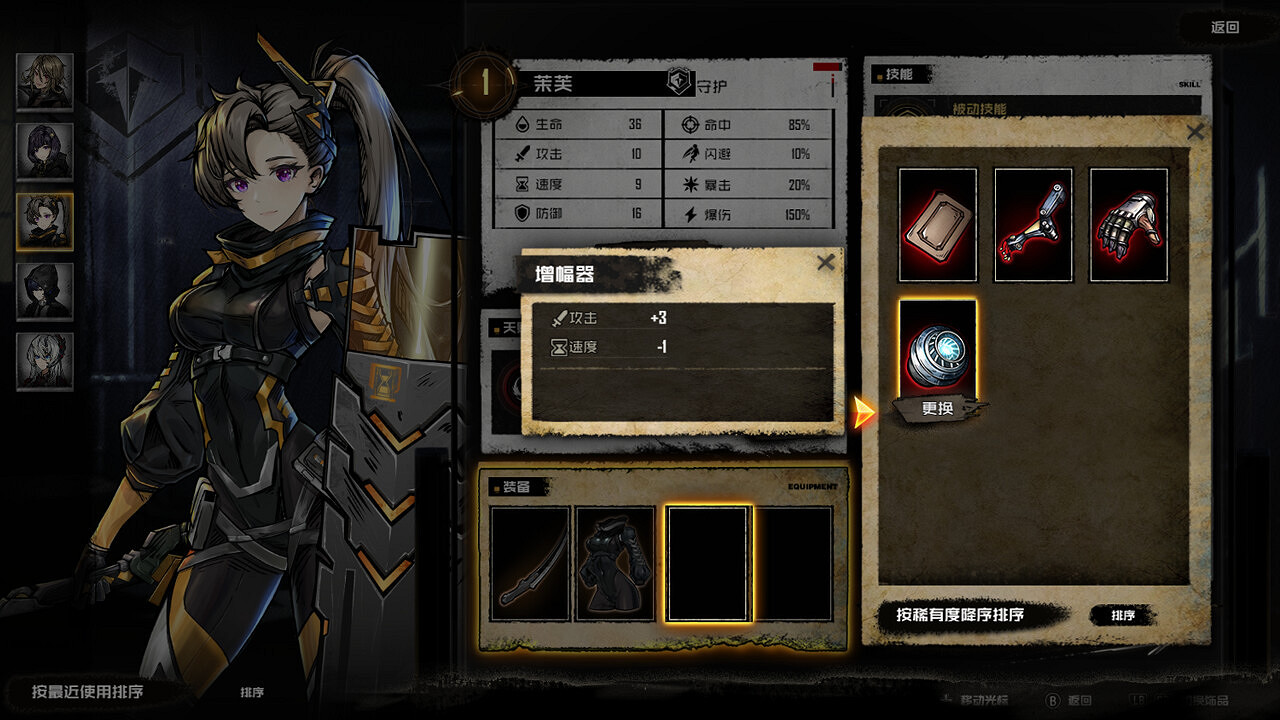The height and width of the screenshot is (720, 1280).
Task: Select the sword in the equipment panel
Action: (x=531, y=563)
